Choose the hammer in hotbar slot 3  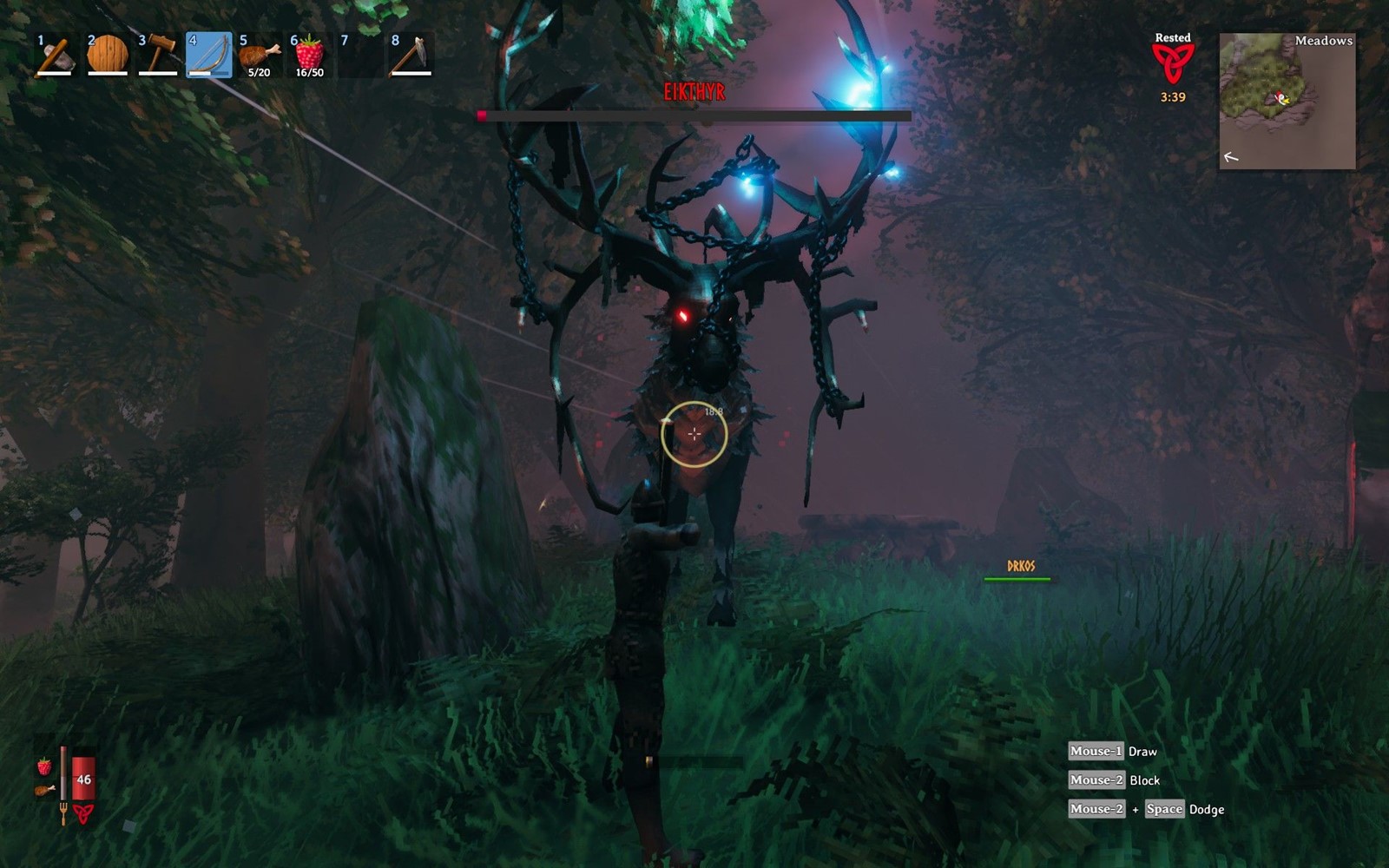point(158,56)
